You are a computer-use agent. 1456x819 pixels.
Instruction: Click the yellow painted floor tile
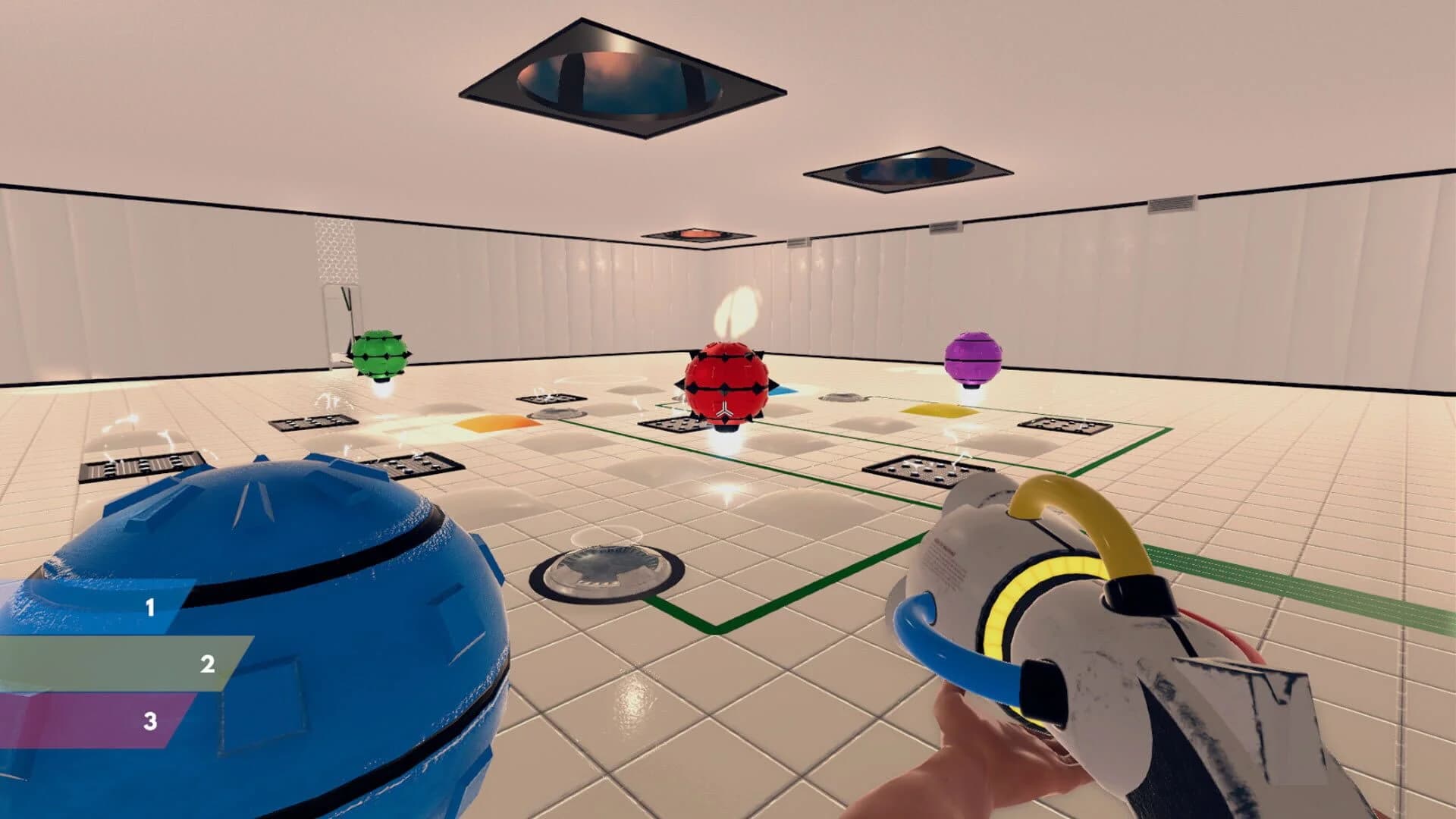coord(939,409)
